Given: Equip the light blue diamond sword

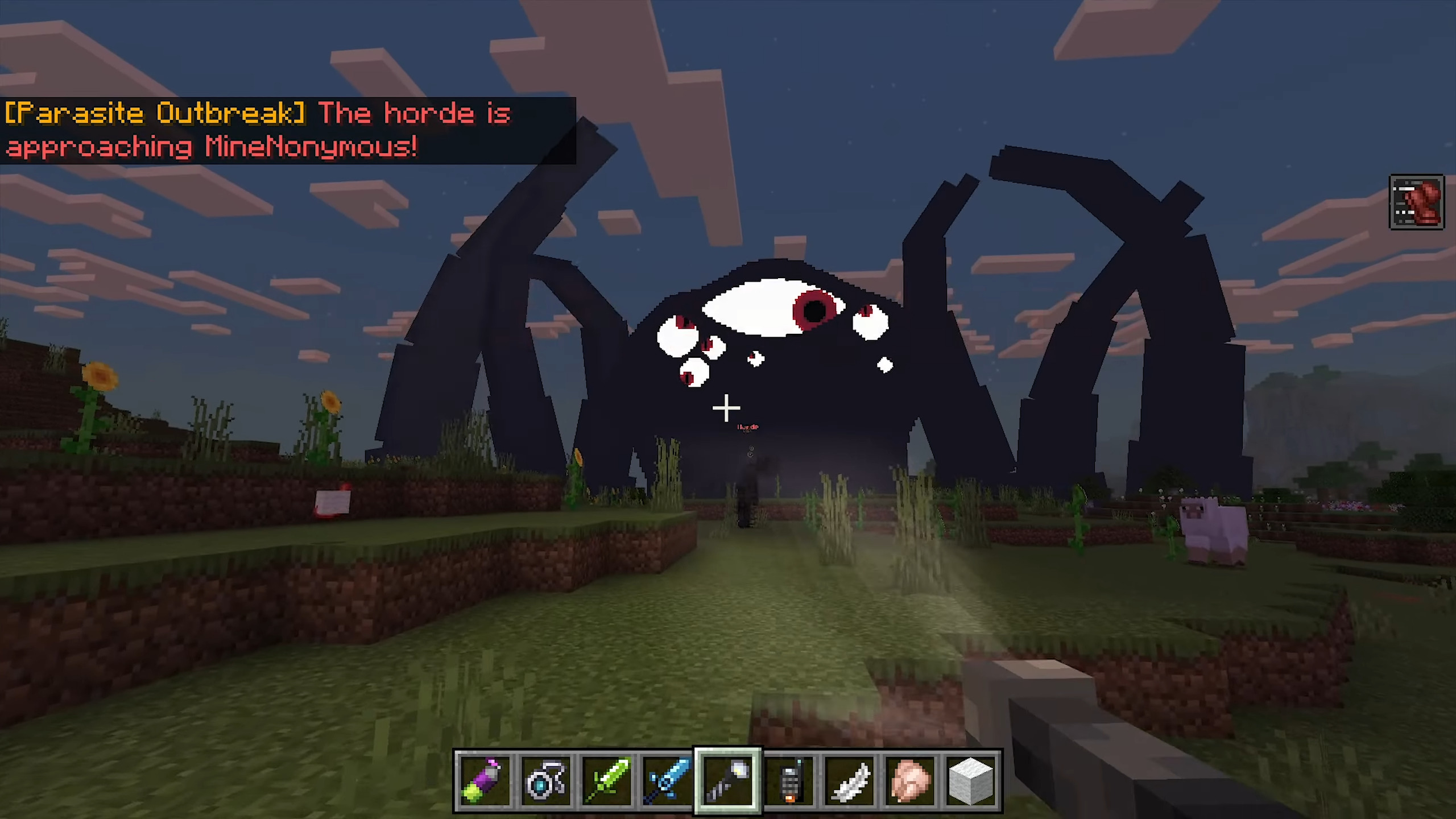Looking at the screenshot, I should pos(667,780).
